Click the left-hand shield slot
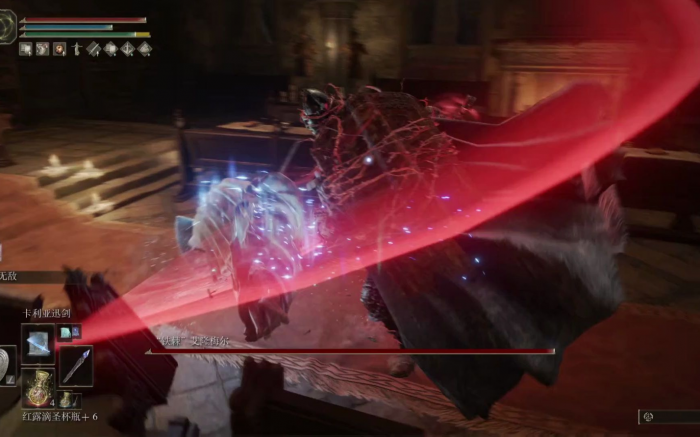The height and width of the screenshot is (437, 700). pos(6,365)
